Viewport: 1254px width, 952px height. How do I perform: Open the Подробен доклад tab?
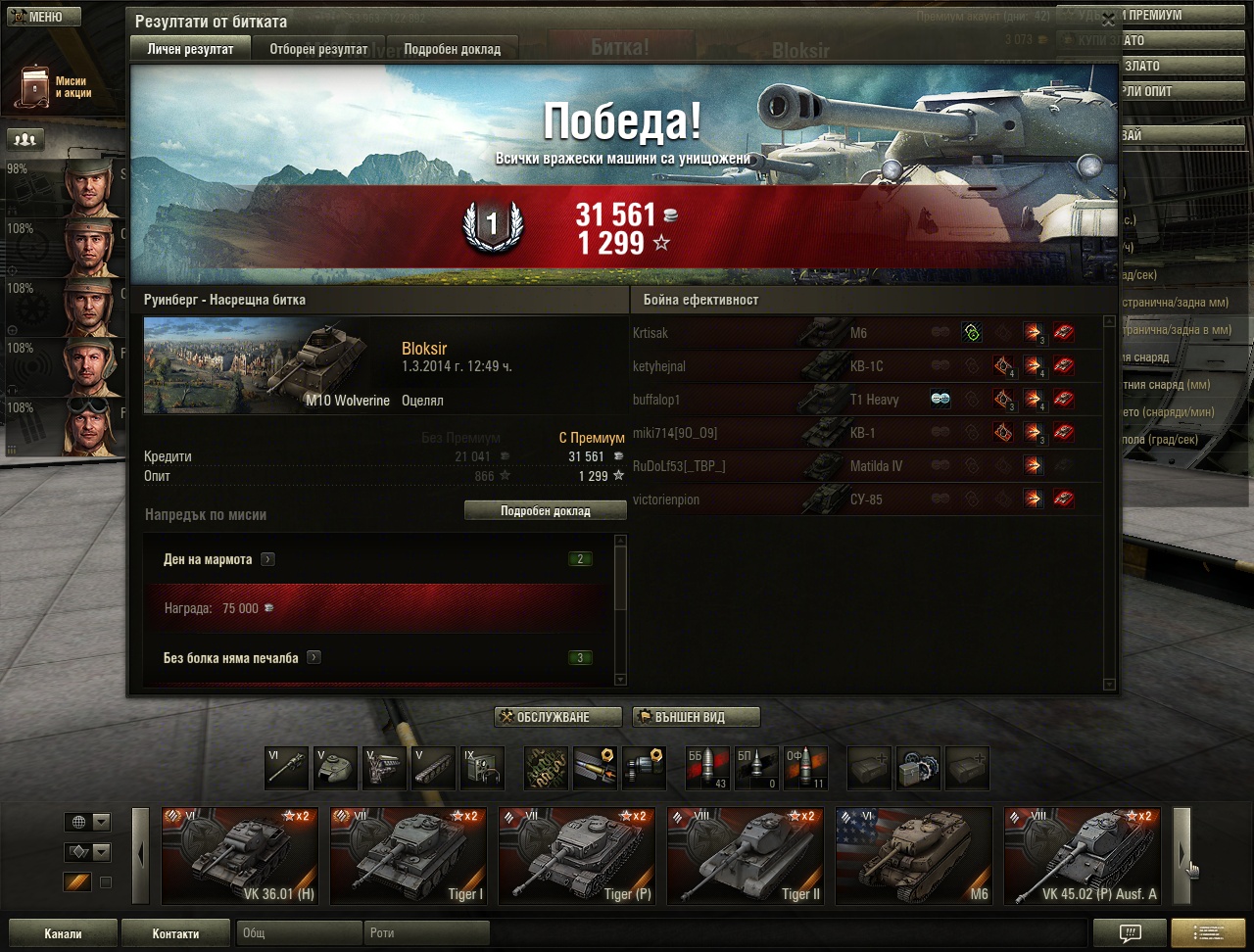coord(452,49)
